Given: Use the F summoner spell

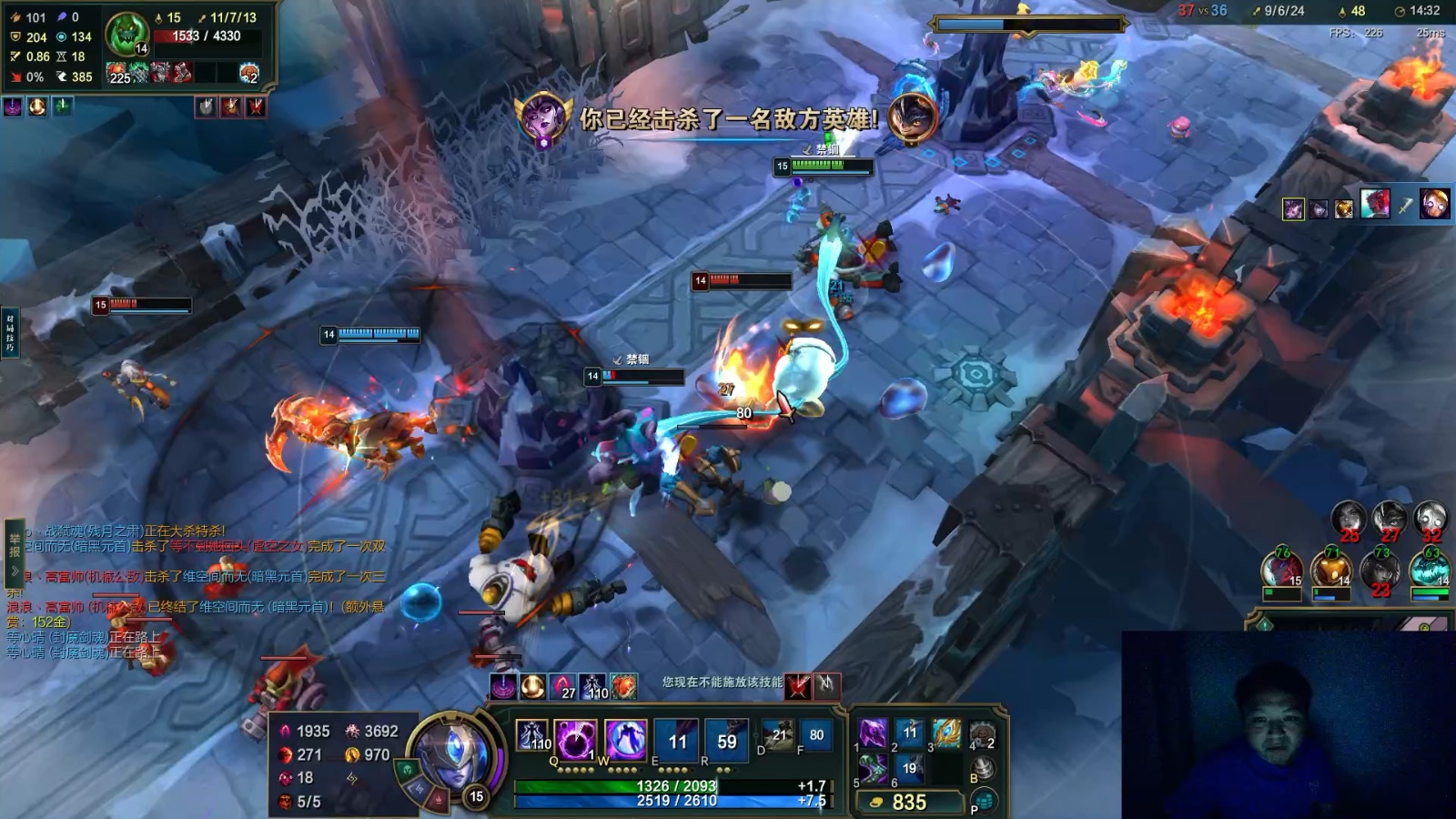Looking at the screenshot, I should pos(815,735).
